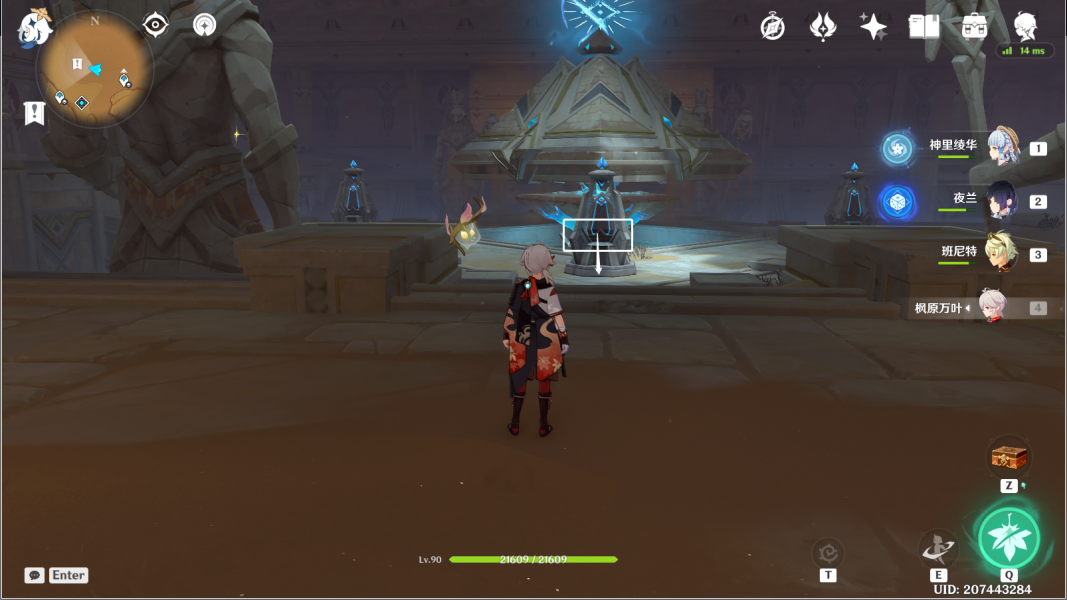Open the compass events icon
This screenshot has width=1067, height=600.
coord(772,27)
